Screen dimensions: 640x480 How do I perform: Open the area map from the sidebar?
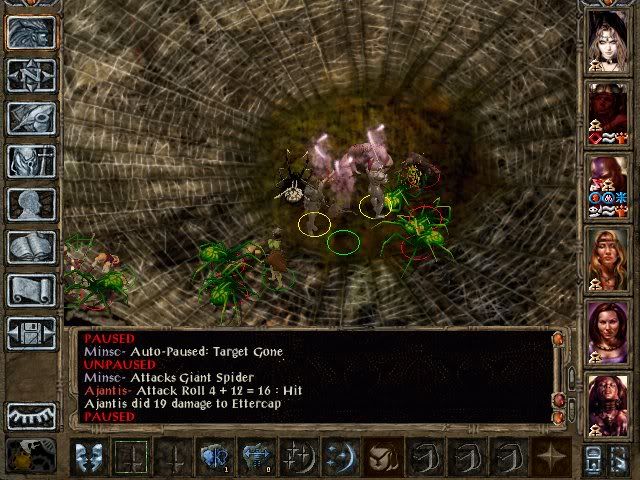coord(31,75)
